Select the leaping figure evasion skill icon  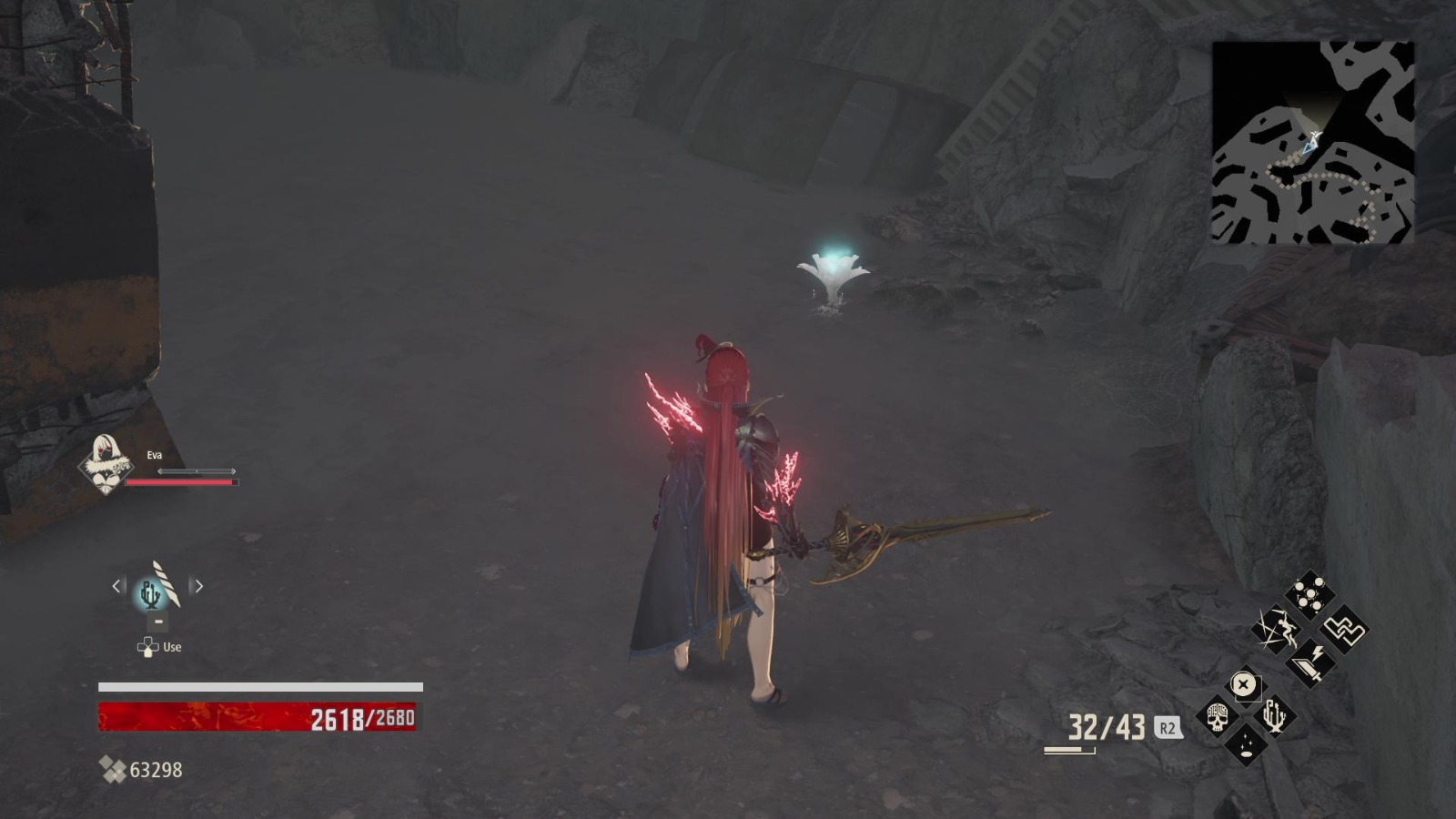point(1277,630)
